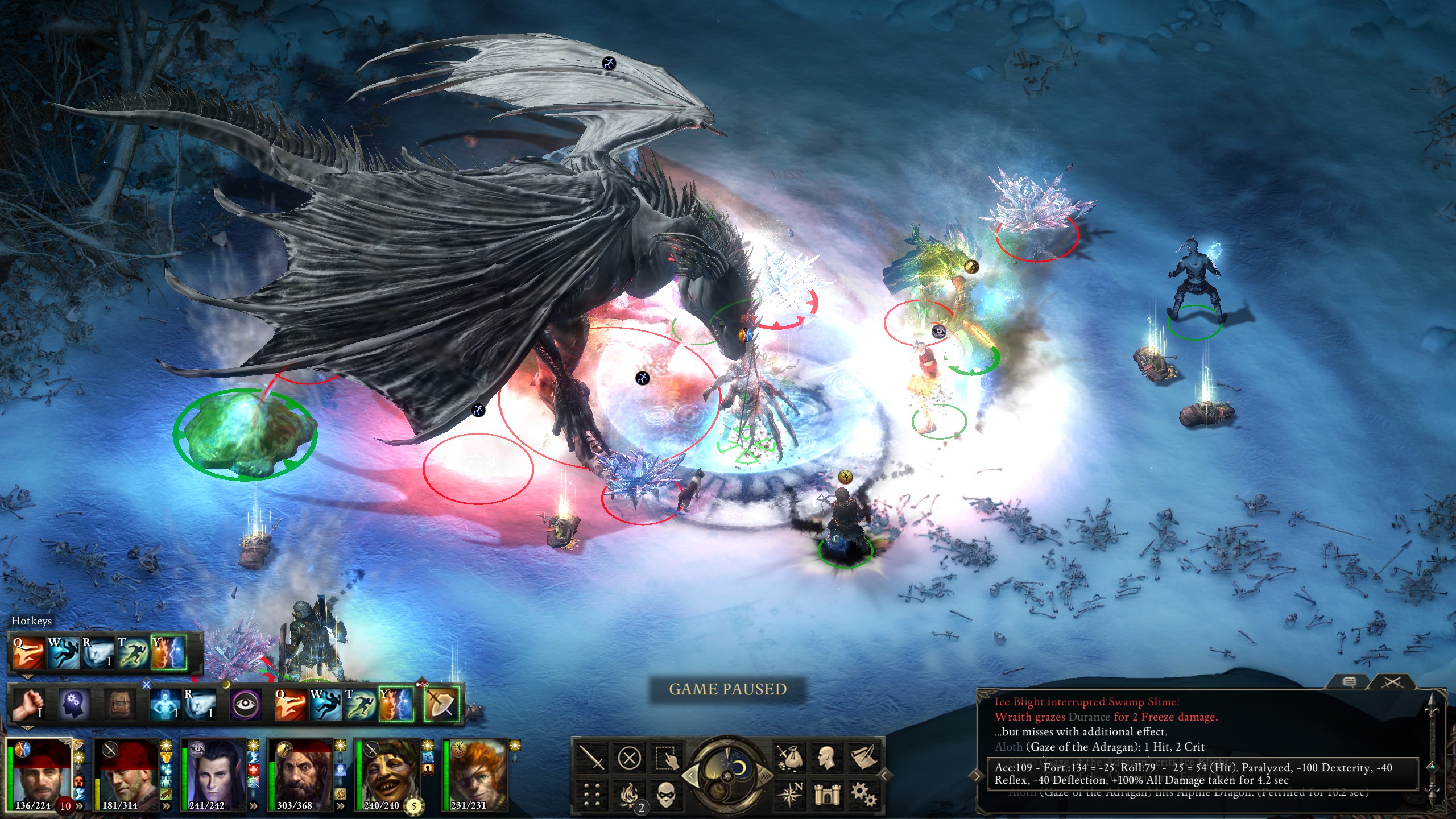Cancel the current action with the X button
This screenshot has height=819, width=1456.
coord(629,758)
